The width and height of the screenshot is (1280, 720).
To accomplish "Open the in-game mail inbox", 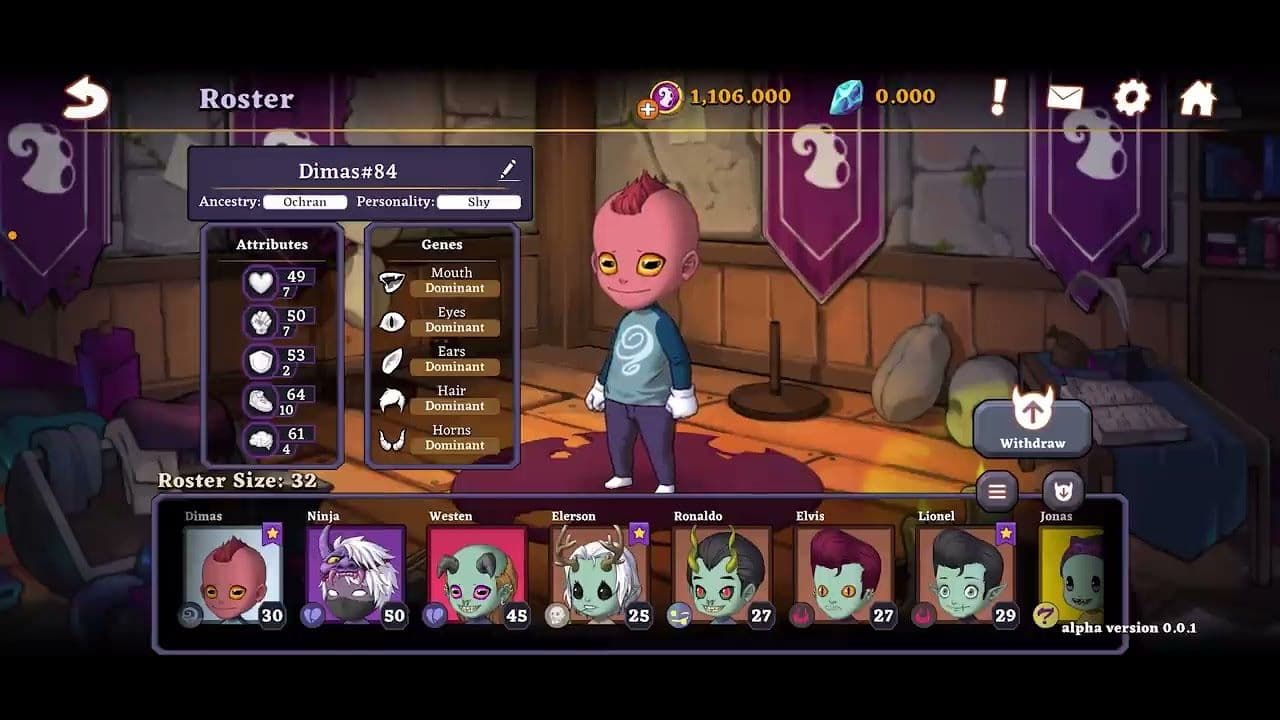I will [1064, 96].
